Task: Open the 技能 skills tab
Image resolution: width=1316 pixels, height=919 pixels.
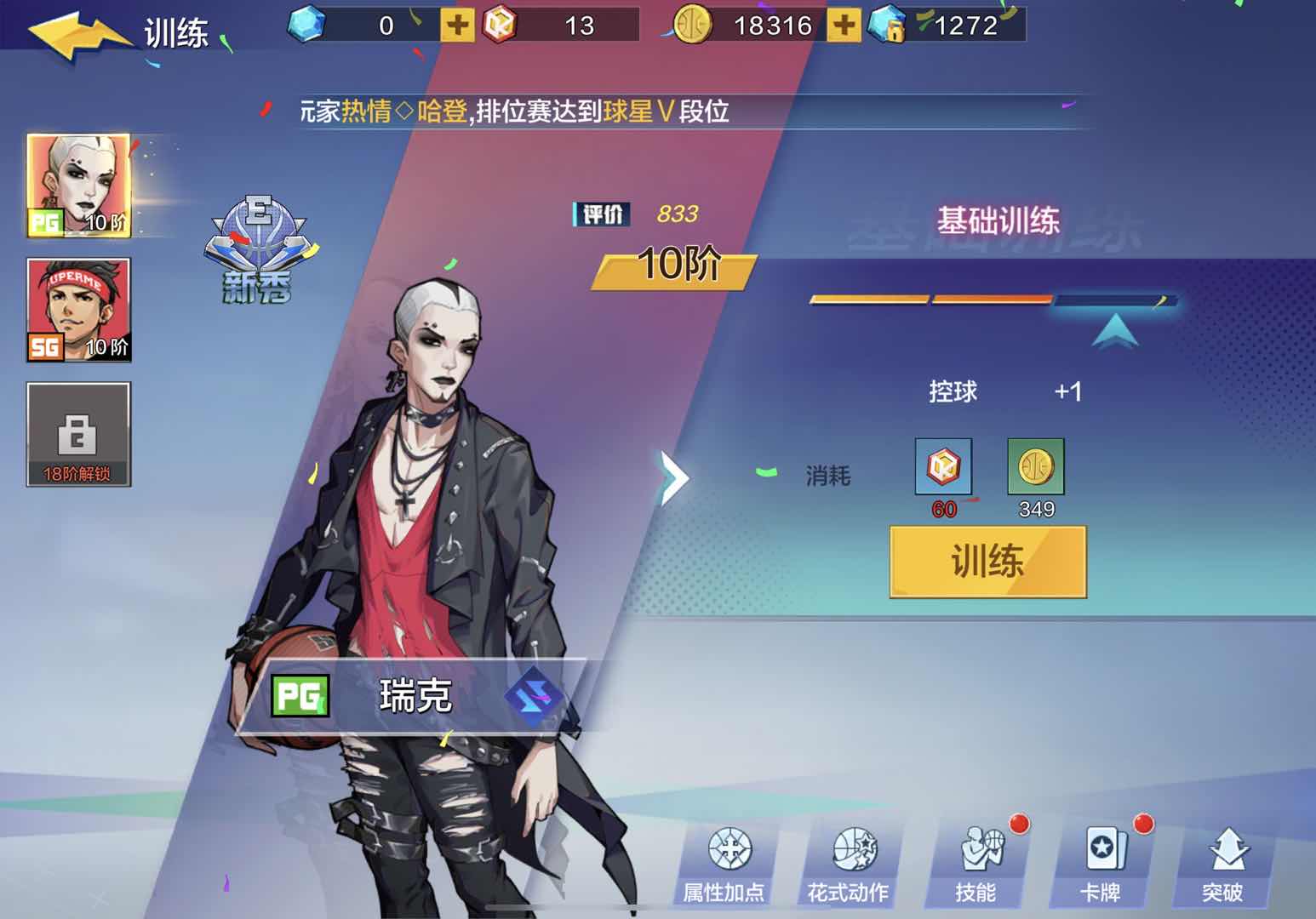Action: [976, 864]
